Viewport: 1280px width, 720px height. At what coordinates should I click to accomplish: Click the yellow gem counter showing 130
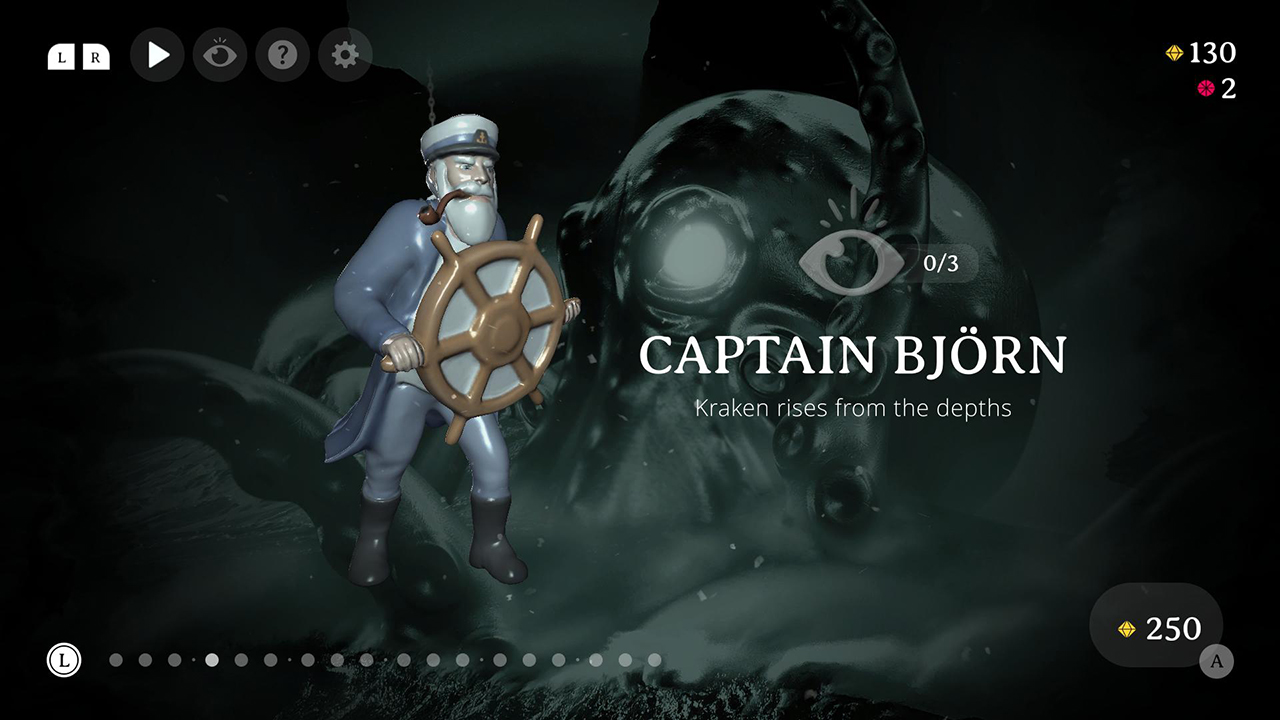click(1200, 53)
